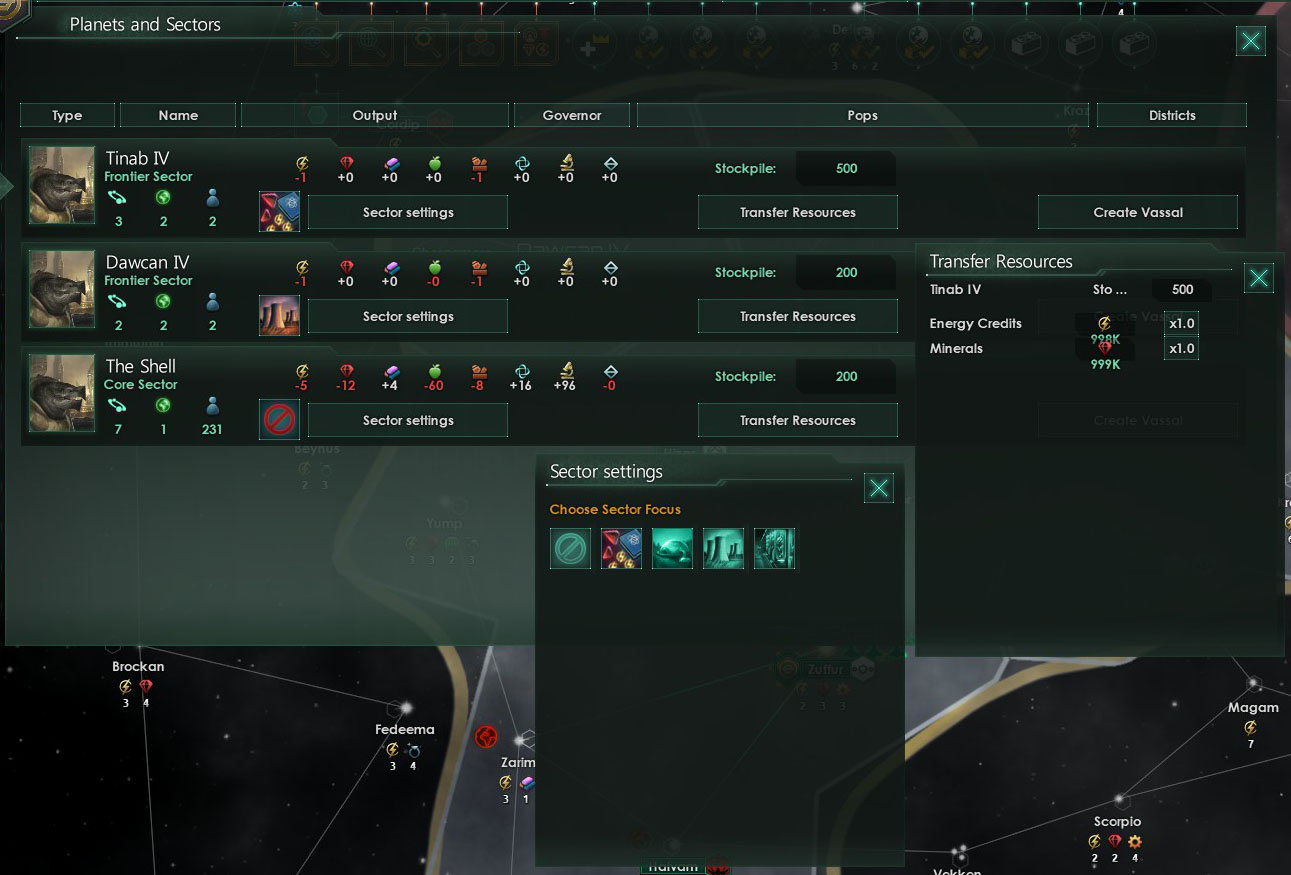Image resolution: width=1291 pixels, height=875 pixels.
Task: Click Tinab IV's current trade focus icon
Action: tap(279, 211)
